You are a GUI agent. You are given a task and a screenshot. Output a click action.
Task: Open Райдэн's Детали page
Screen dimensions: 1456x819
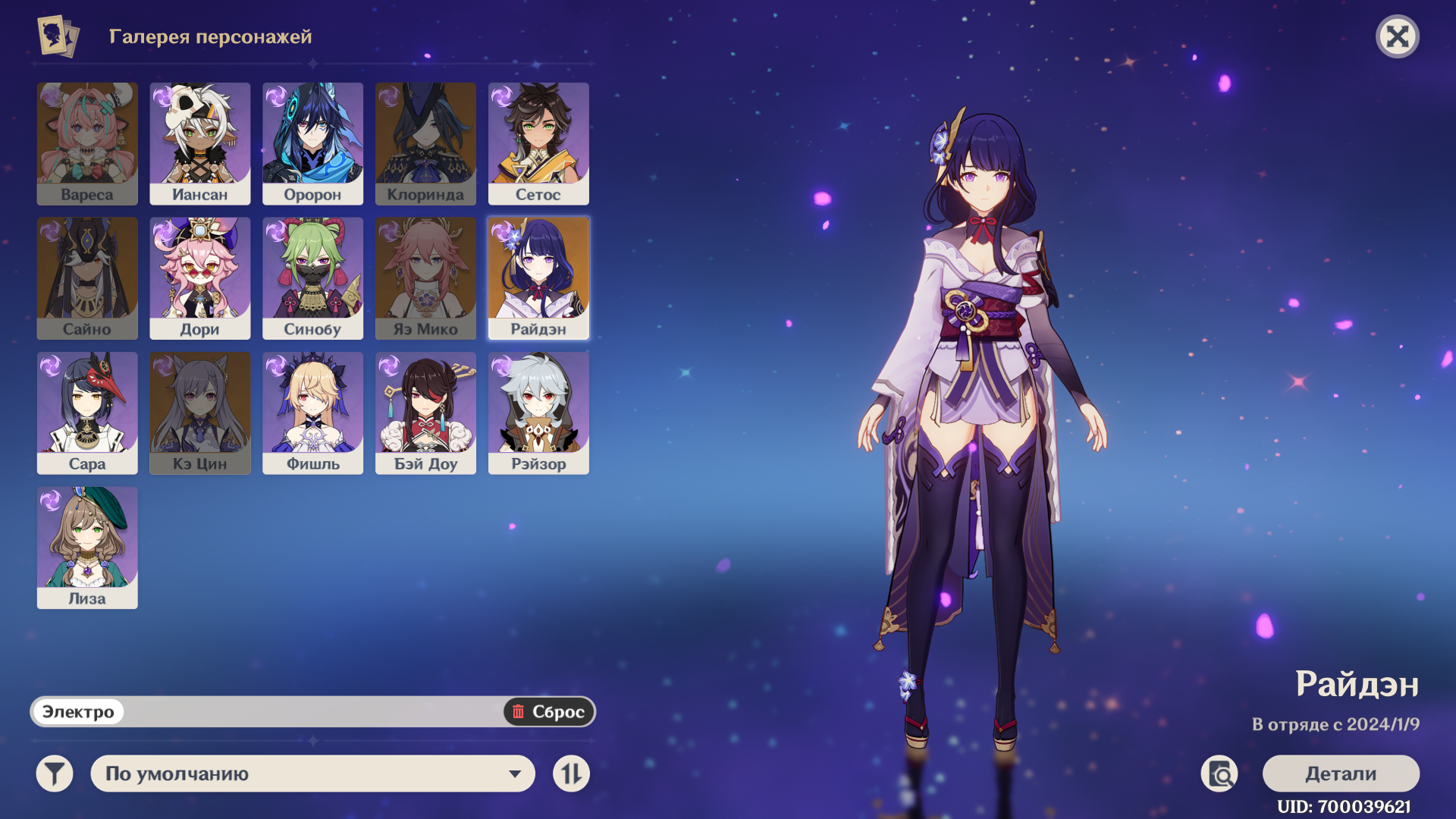coord(1340,773)
